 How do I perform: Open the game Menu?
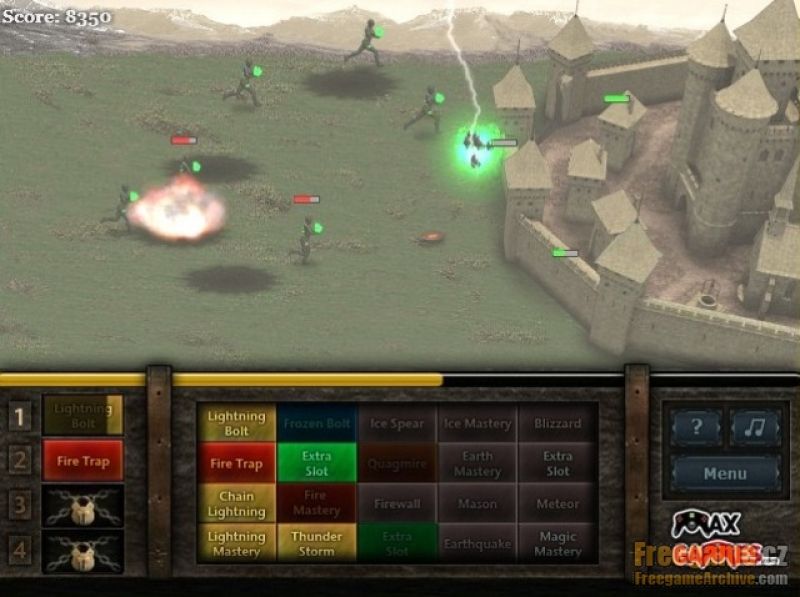click(724, 473)
